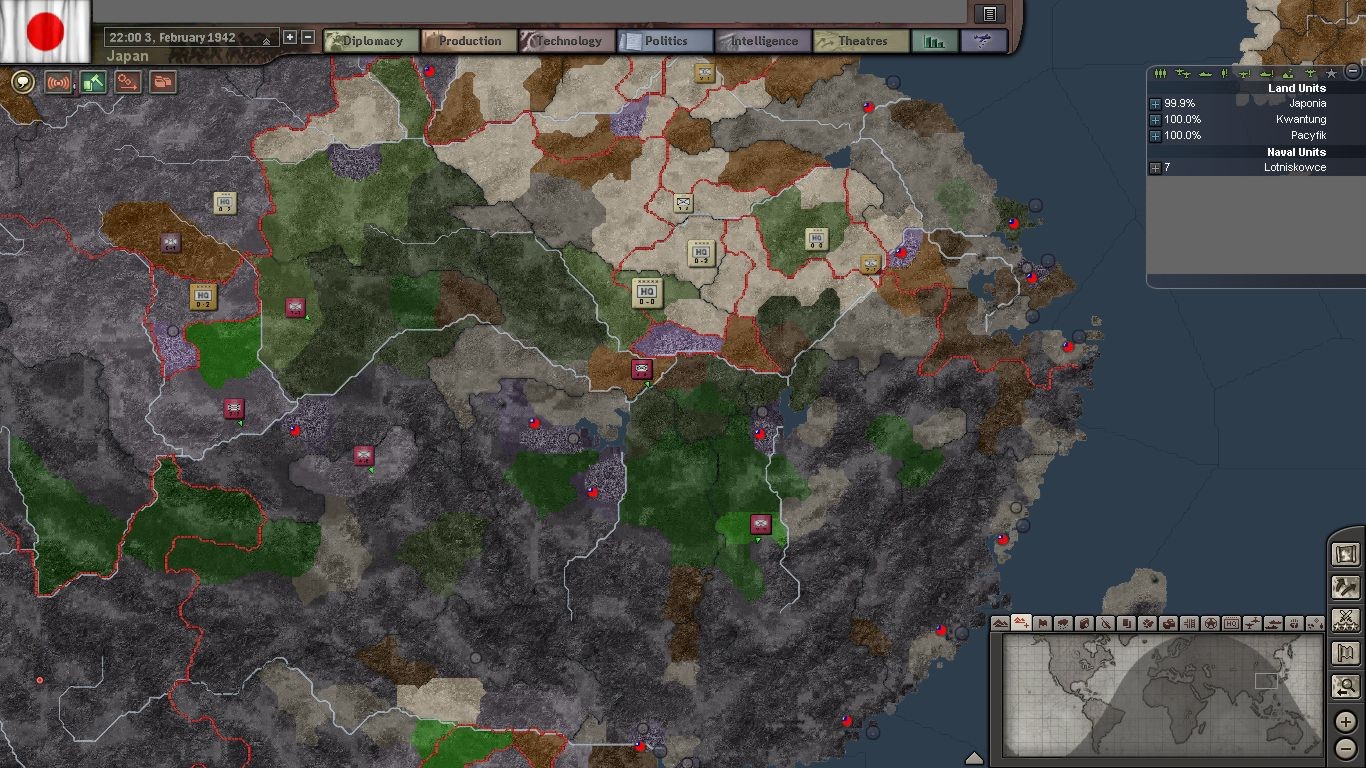
Task: Open the Intelligence tab
Action: [762, 41]
